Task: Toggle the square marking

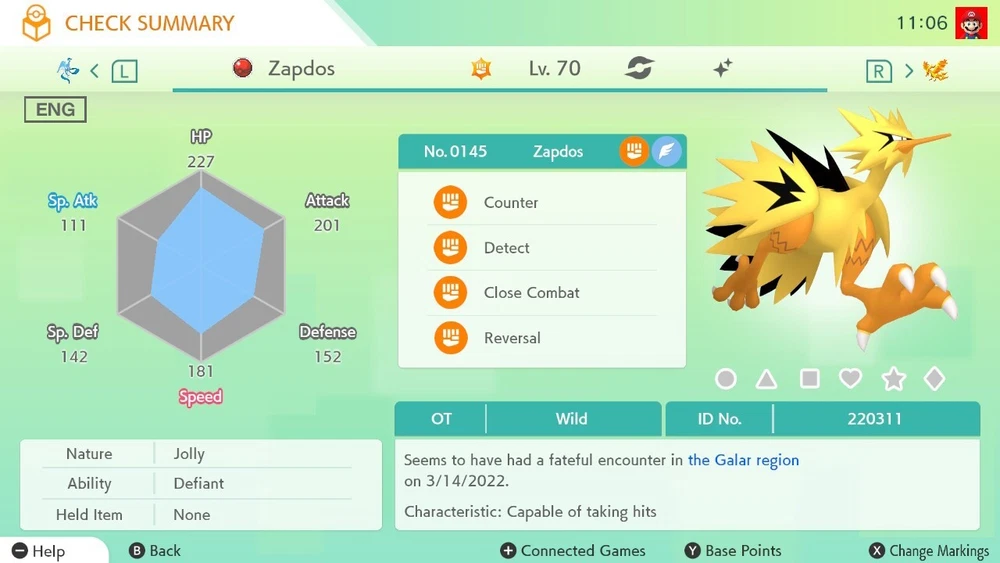Action: tap(809, 379)
